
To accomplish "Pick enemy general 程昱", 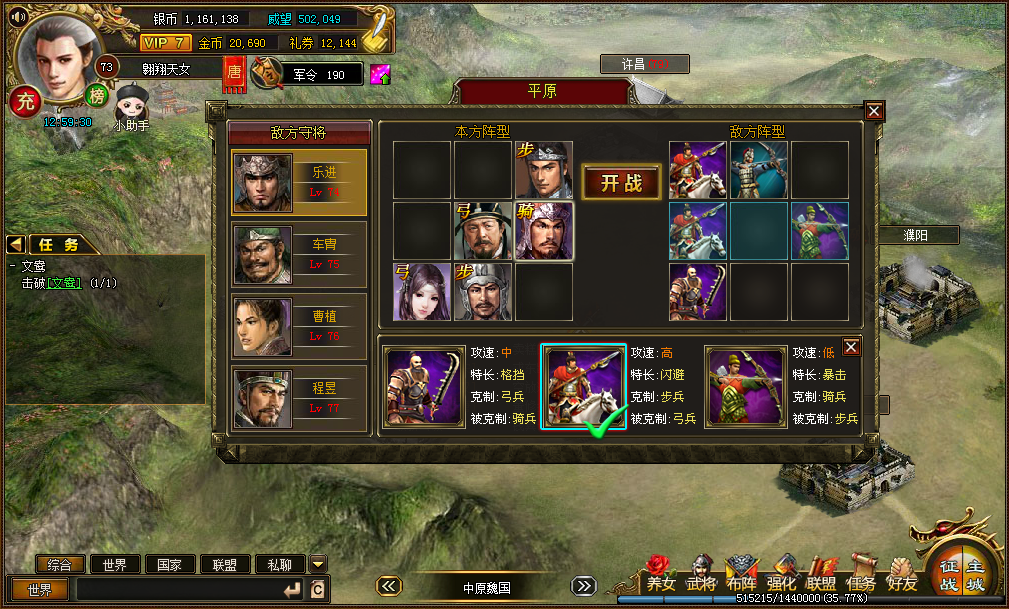I will 299,398.
